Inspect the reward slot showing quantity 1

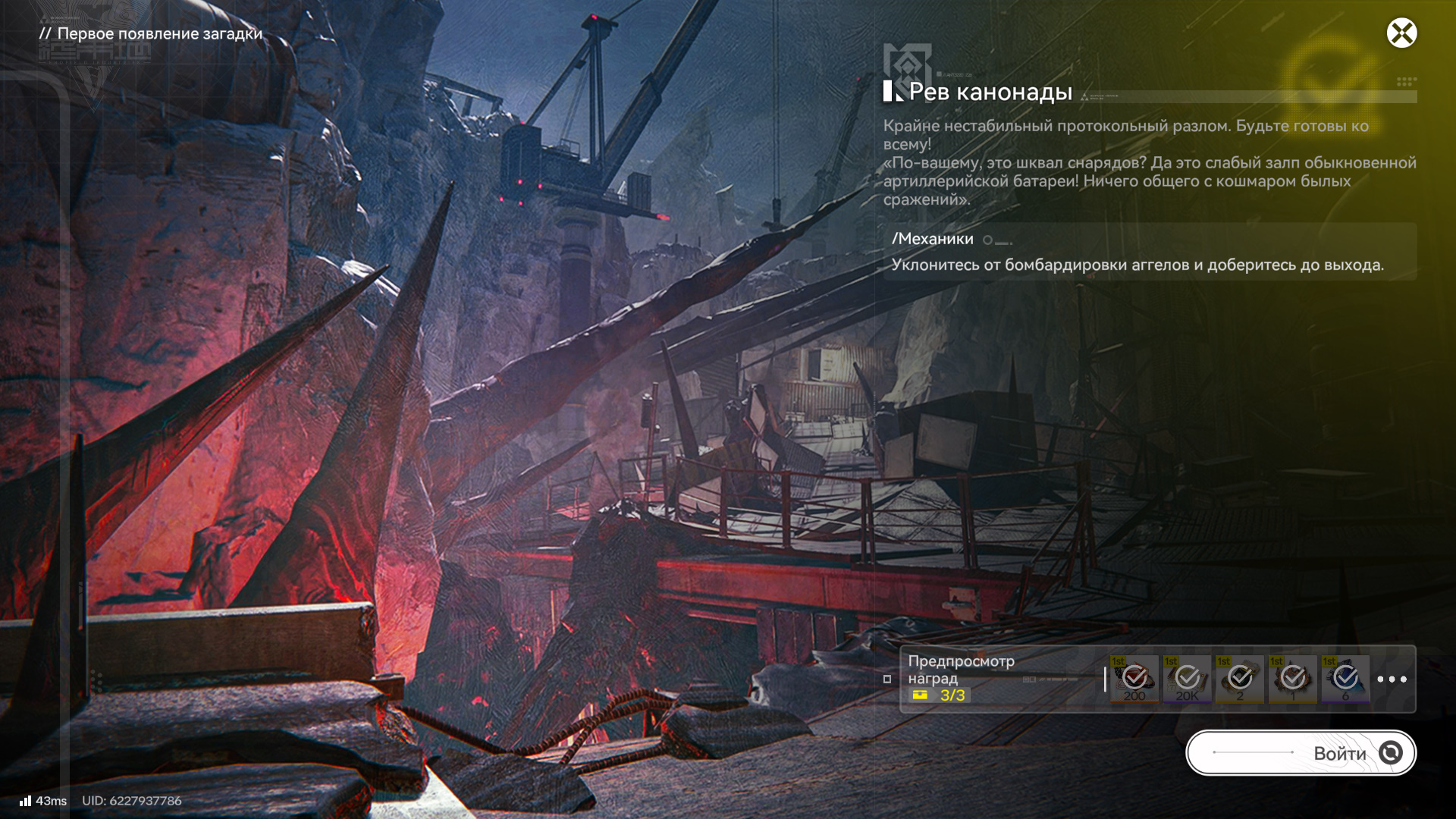[x=1293, y=679]
